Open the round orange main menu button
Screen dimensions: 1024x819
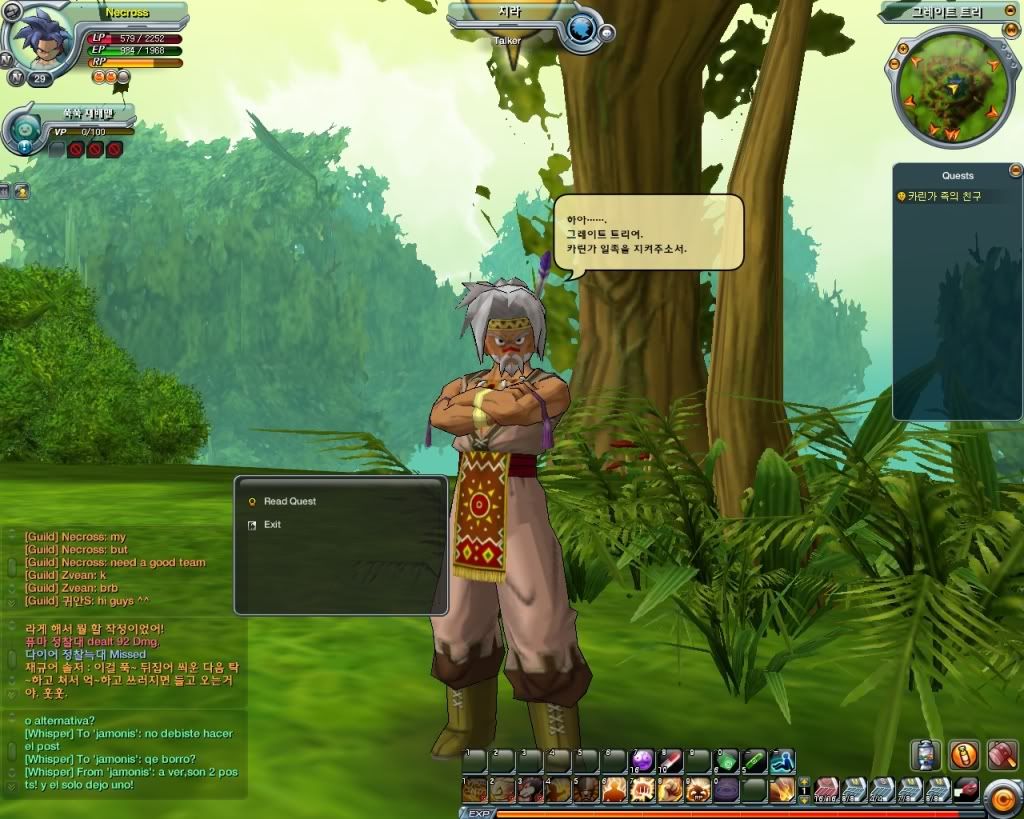(1001, 797)
